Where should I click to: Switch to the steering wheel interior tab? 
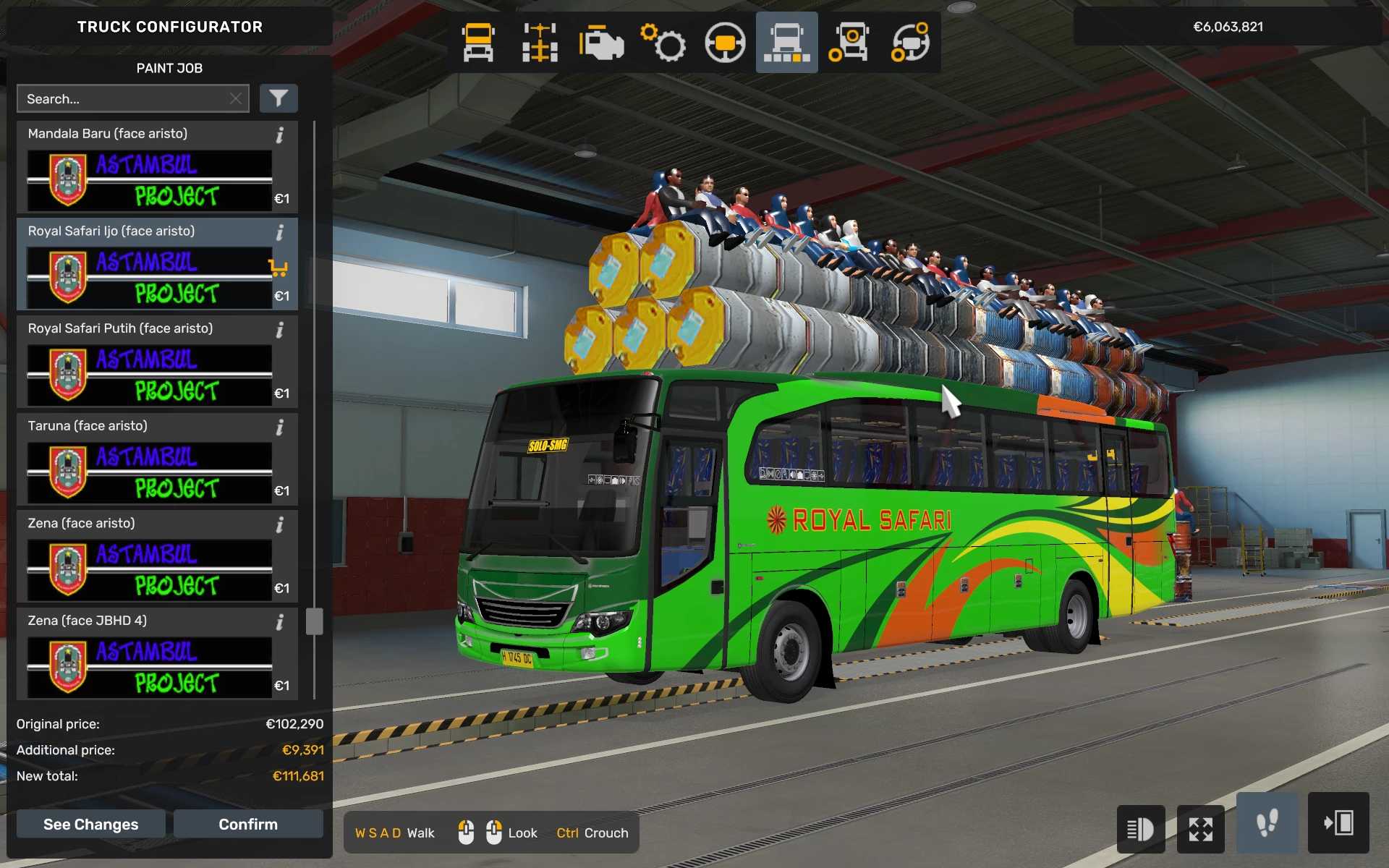(725, 43)
